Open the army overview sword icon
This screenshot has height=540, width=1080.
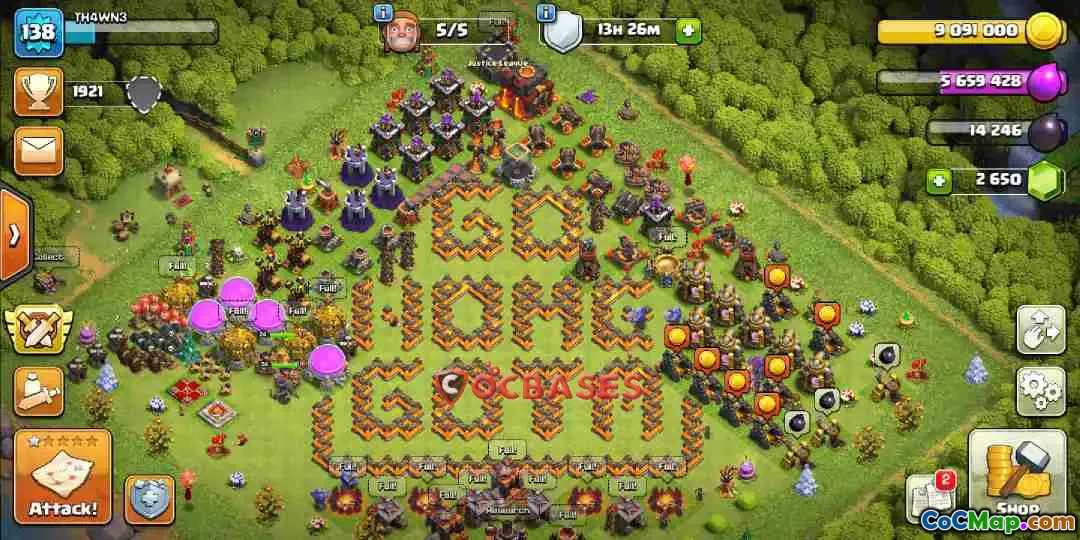[x=39, y=391]
